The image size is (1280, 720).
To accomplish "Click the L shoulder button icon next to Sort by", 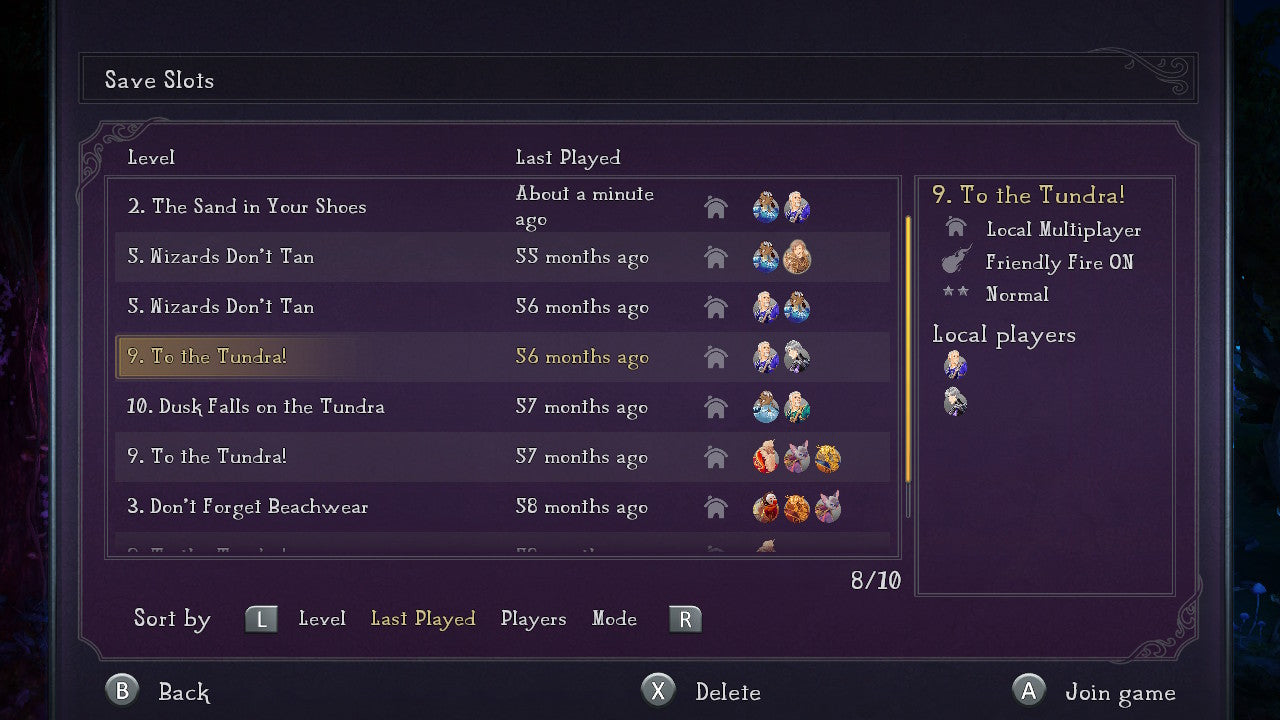I will (261, 618).
